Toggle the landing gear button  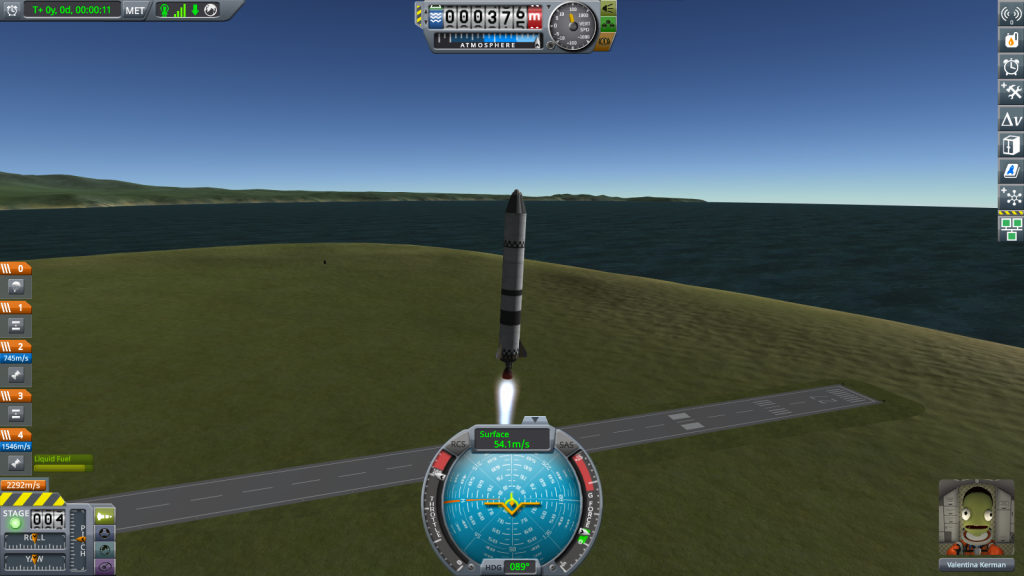tap(606, 25)
